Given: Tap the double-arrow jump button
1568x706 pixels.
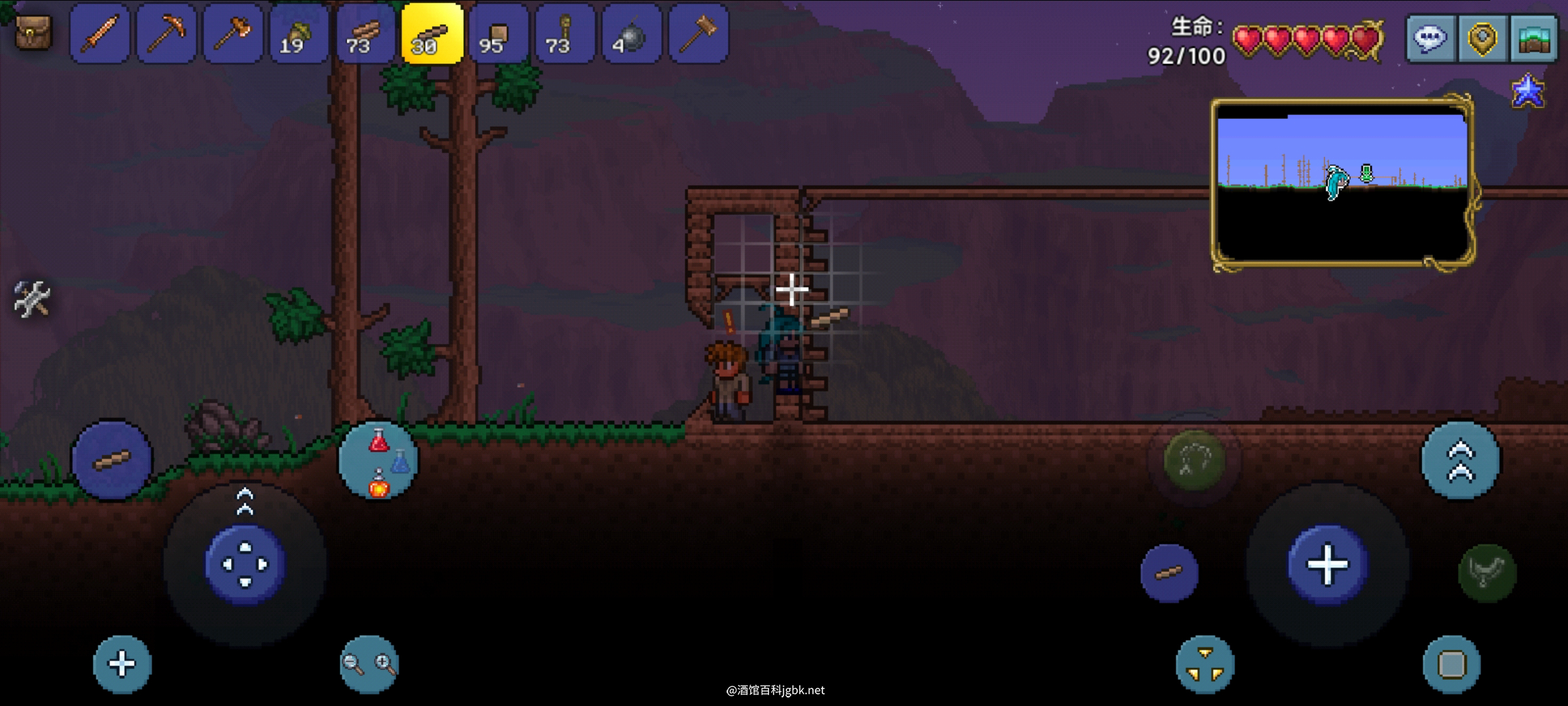Looking at the screenshot, I should pyautogui.click(x=1461, y=461).
